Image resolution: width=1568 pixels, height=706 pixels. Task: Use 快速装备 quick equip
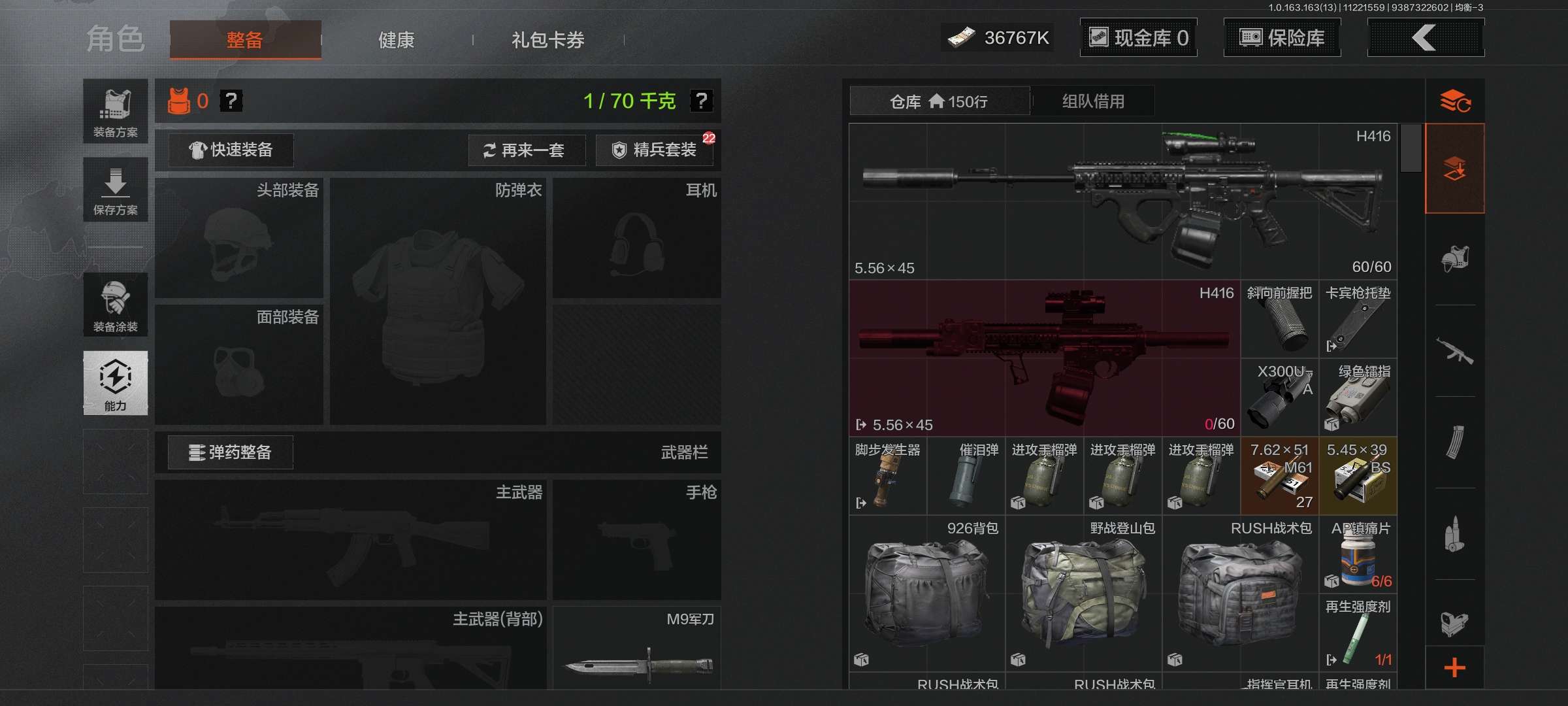click(x=231, y=150)
